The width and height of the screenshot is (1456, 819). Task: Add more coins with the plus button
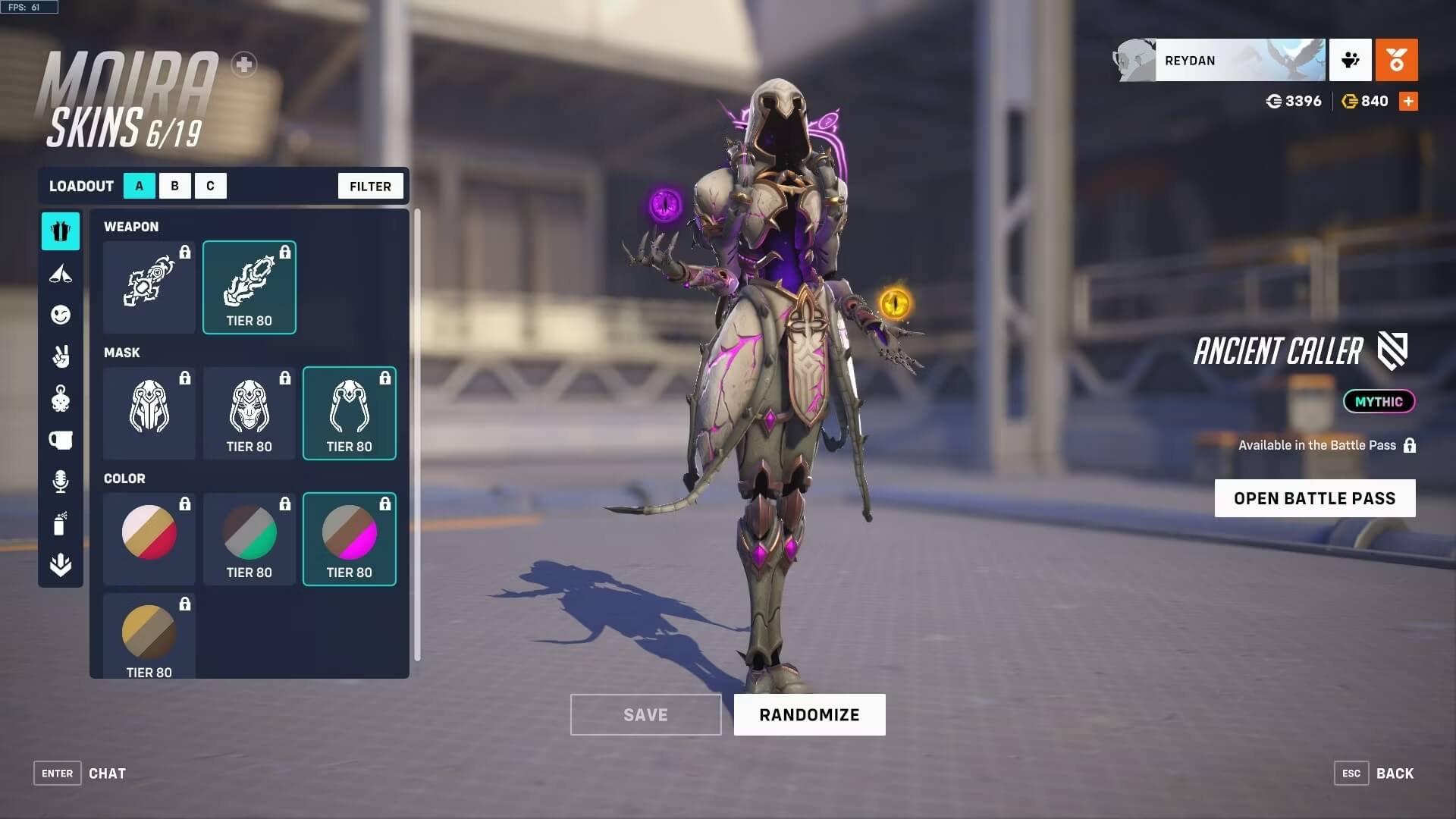pos(1408,101)
